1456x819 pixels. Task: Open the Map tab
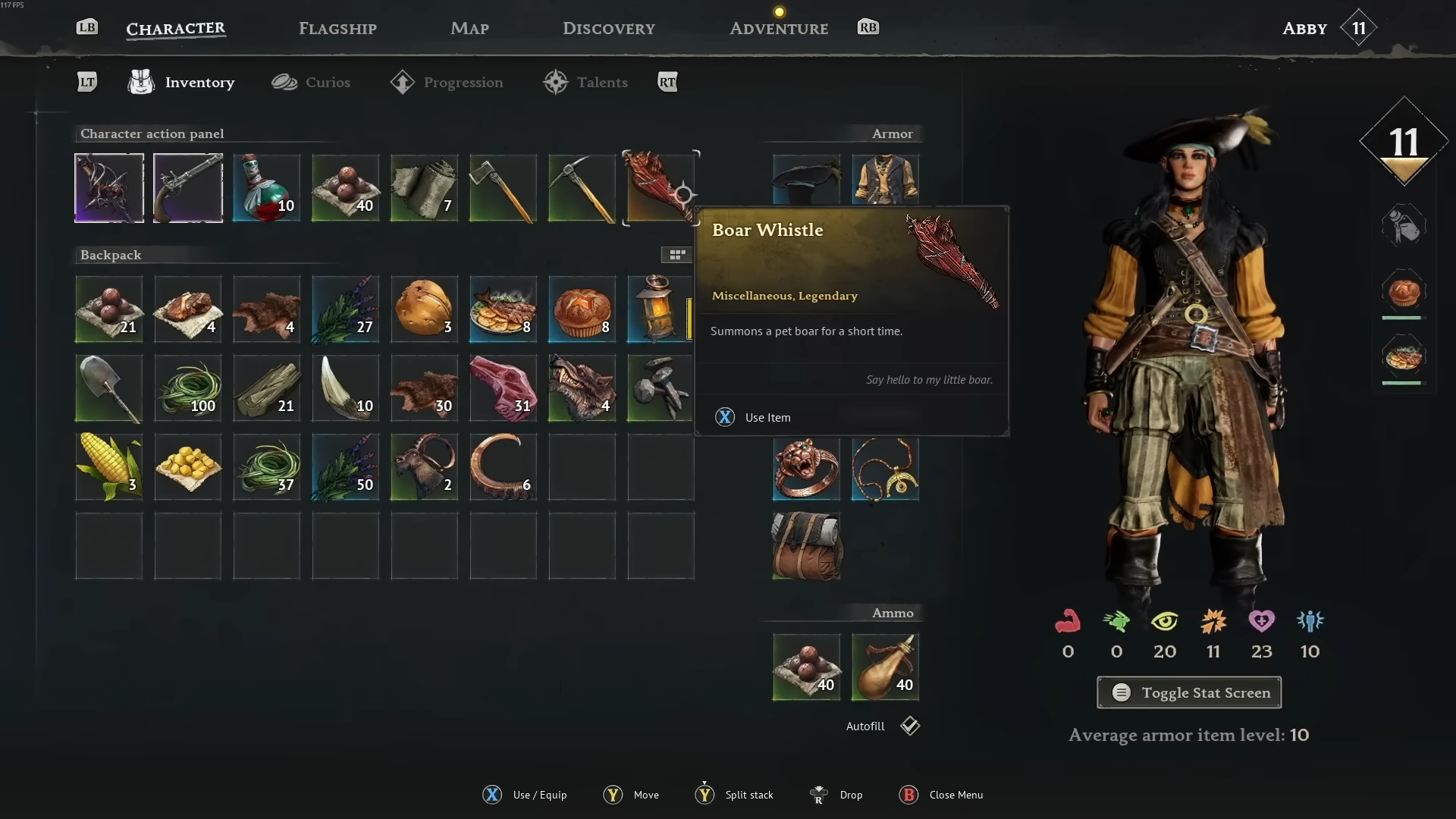coord(469,29)
